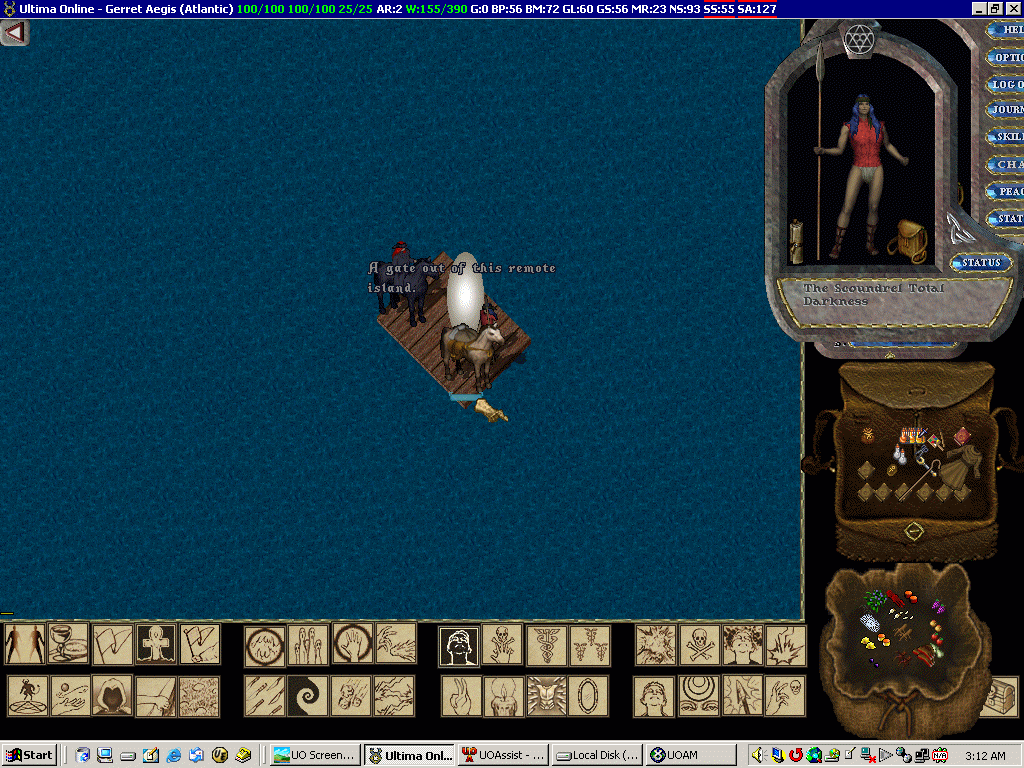Viewport: 1024px width, 768px height.
Task: Cast the hooded figure spell icon
Action: 112,695
